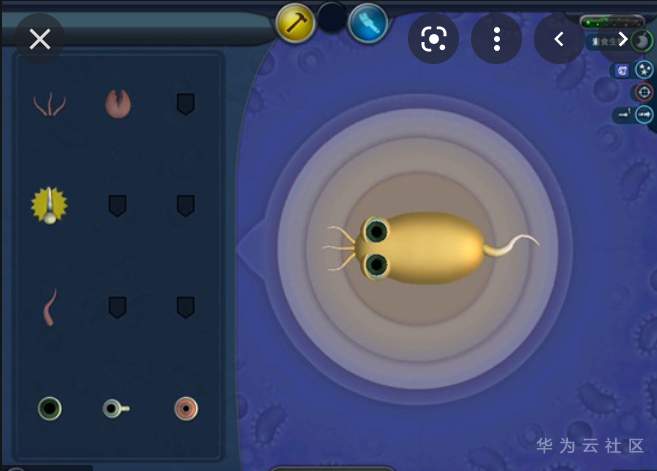This screenshot has height=471, width=657.
Task: Click the red crosshair circle button
Action: (x=643, y=92)
